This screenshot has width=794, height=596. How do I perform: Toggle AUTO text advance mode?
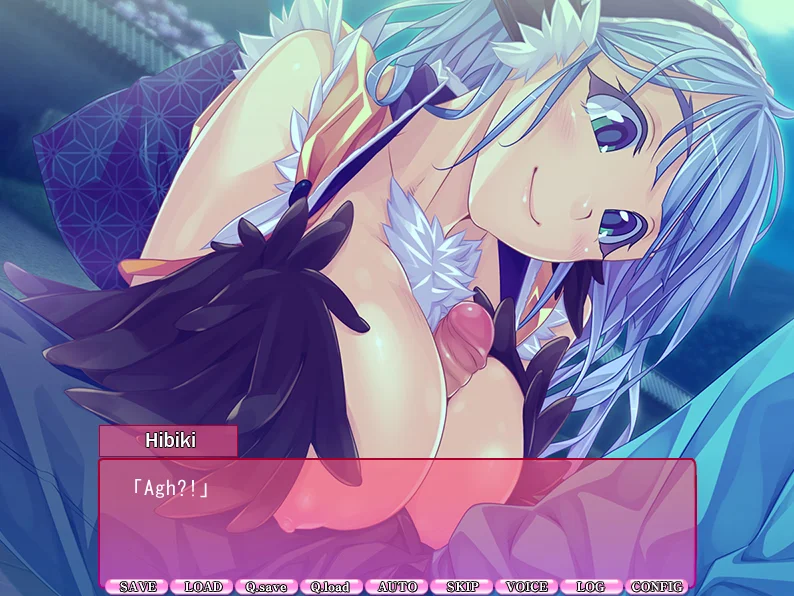point(397,587)
